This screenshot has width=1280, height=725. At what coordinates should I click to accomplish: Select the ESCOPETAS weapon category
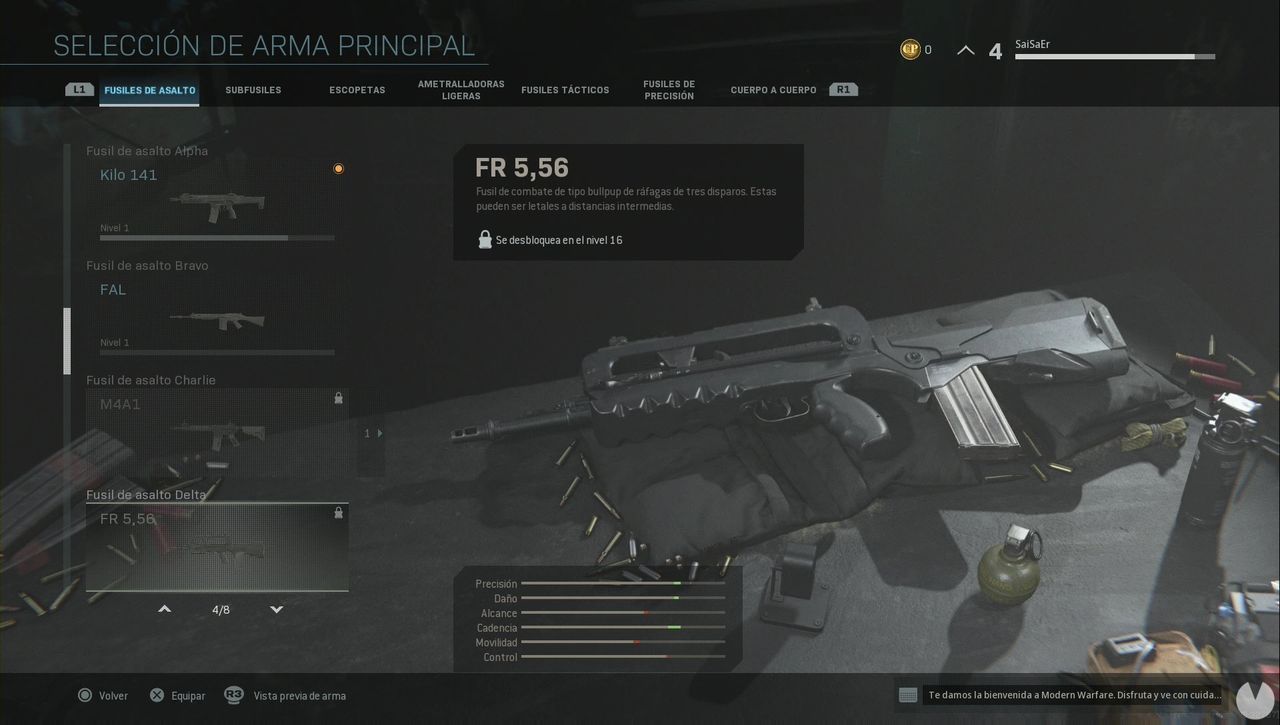click(357, 89)
